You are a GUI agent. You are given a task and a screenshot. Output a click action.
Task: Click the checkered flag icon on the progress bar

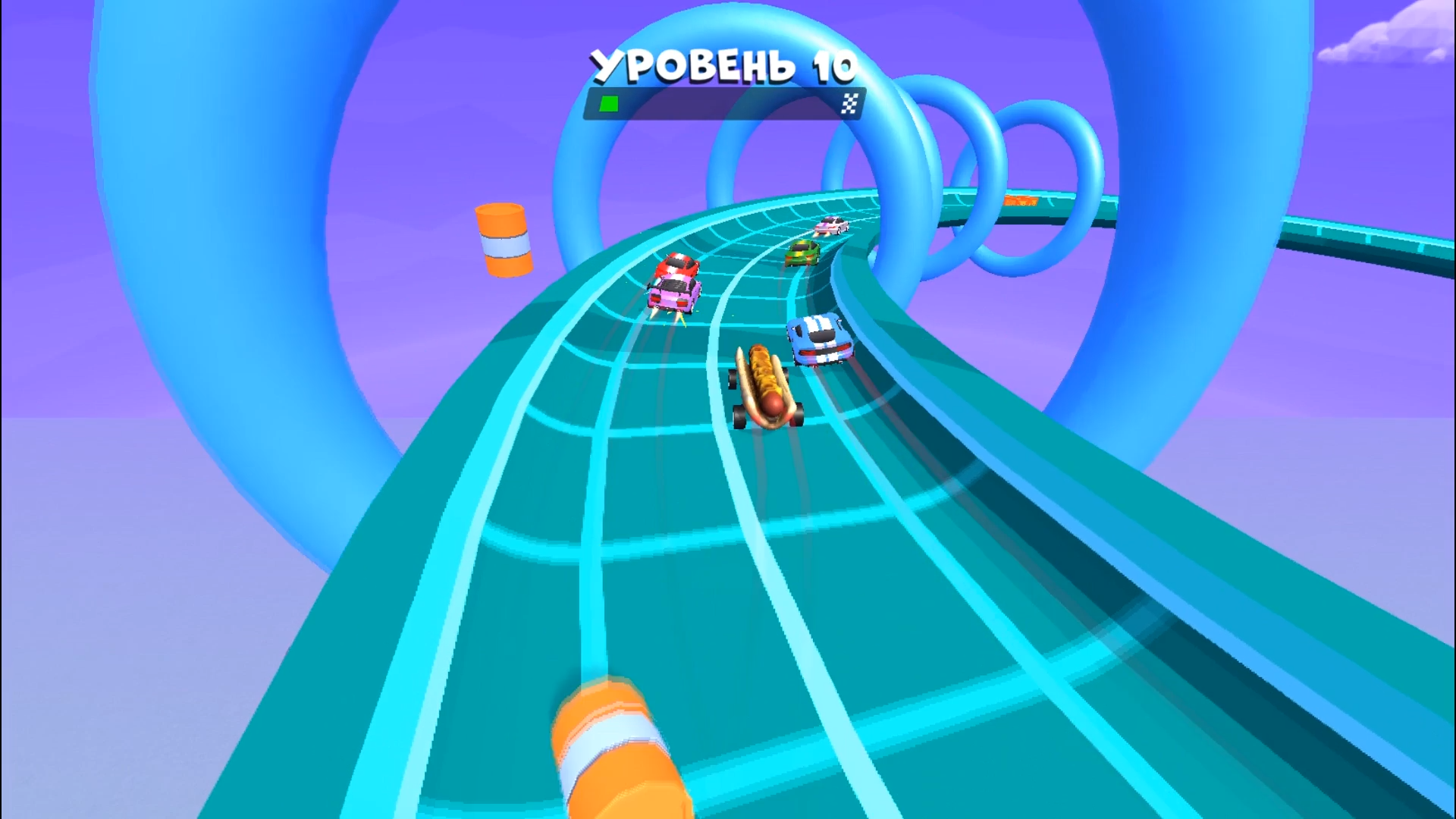851,102
